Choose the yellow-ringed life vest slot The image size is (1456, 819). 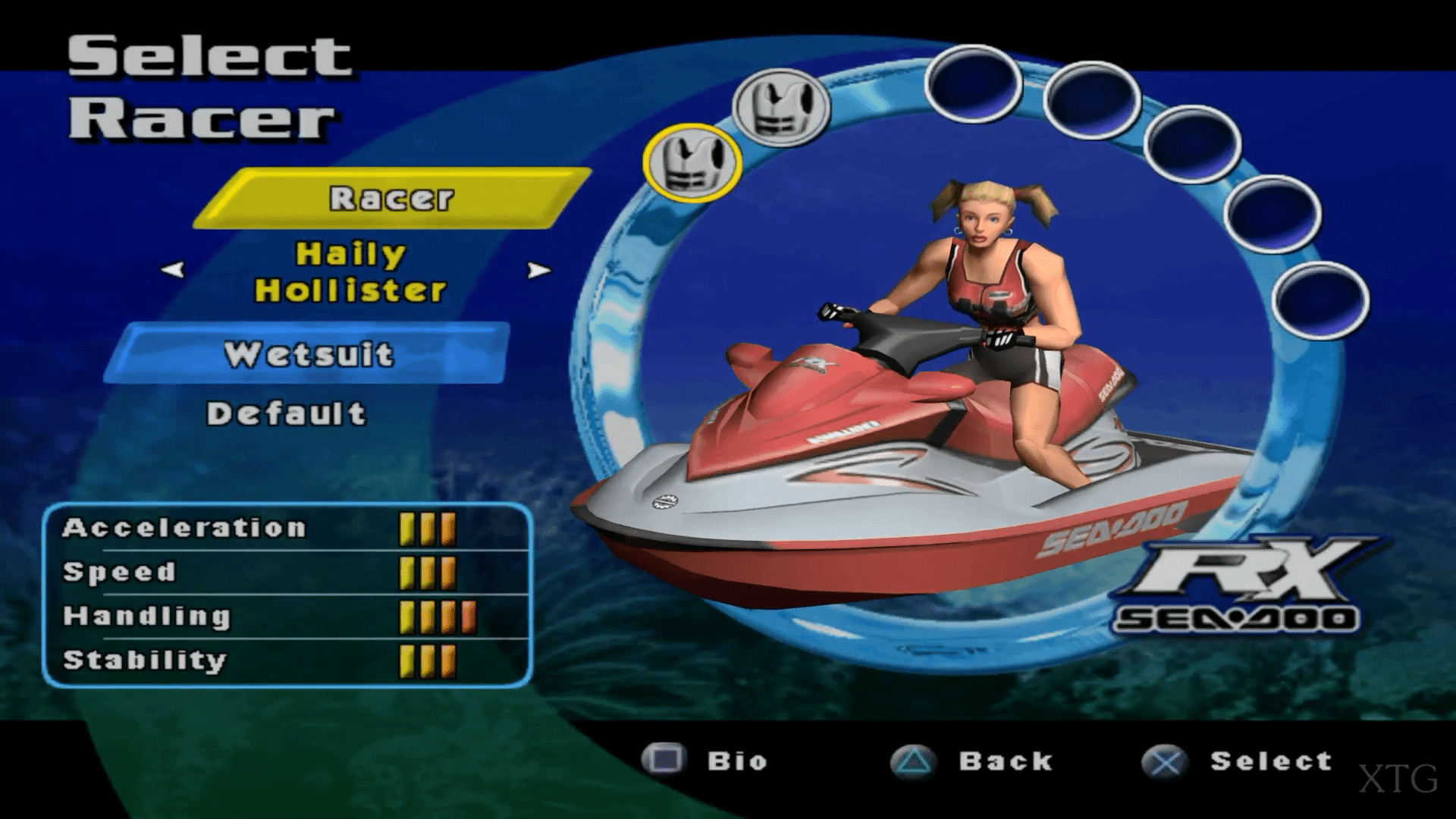click(692, 163)
